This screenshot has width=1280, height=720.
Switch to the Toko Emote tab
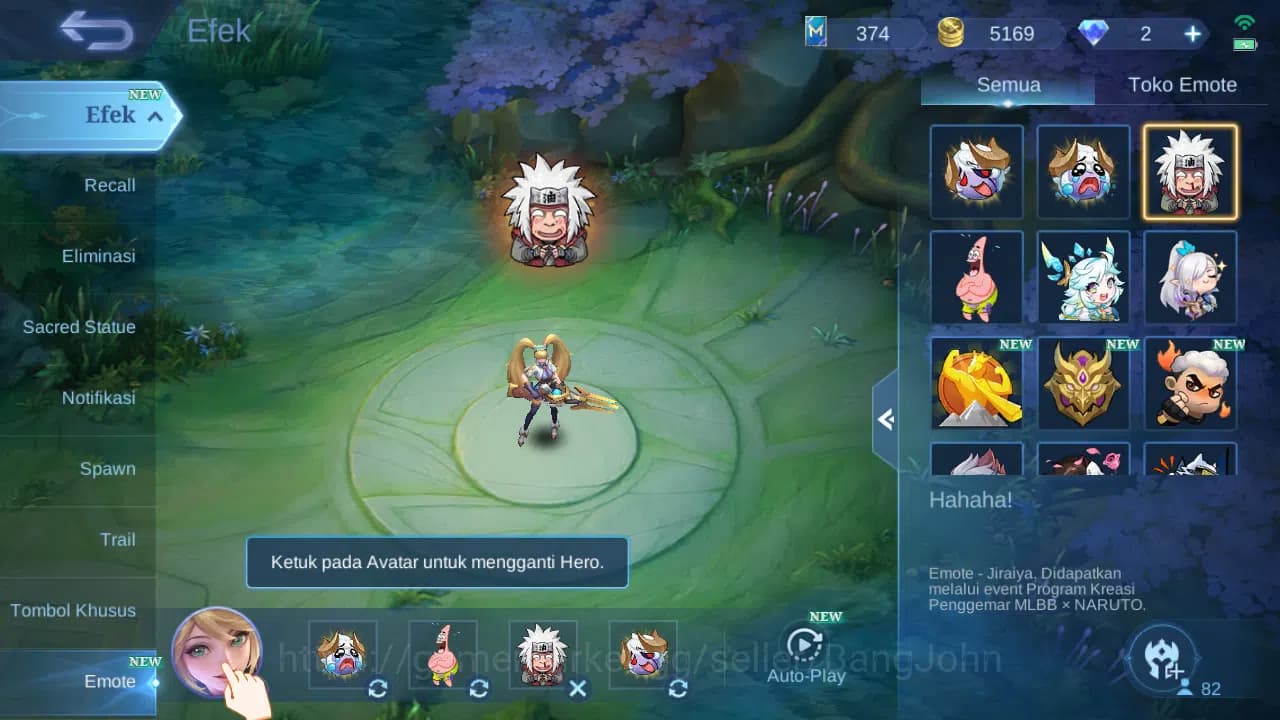point(1183,85)
